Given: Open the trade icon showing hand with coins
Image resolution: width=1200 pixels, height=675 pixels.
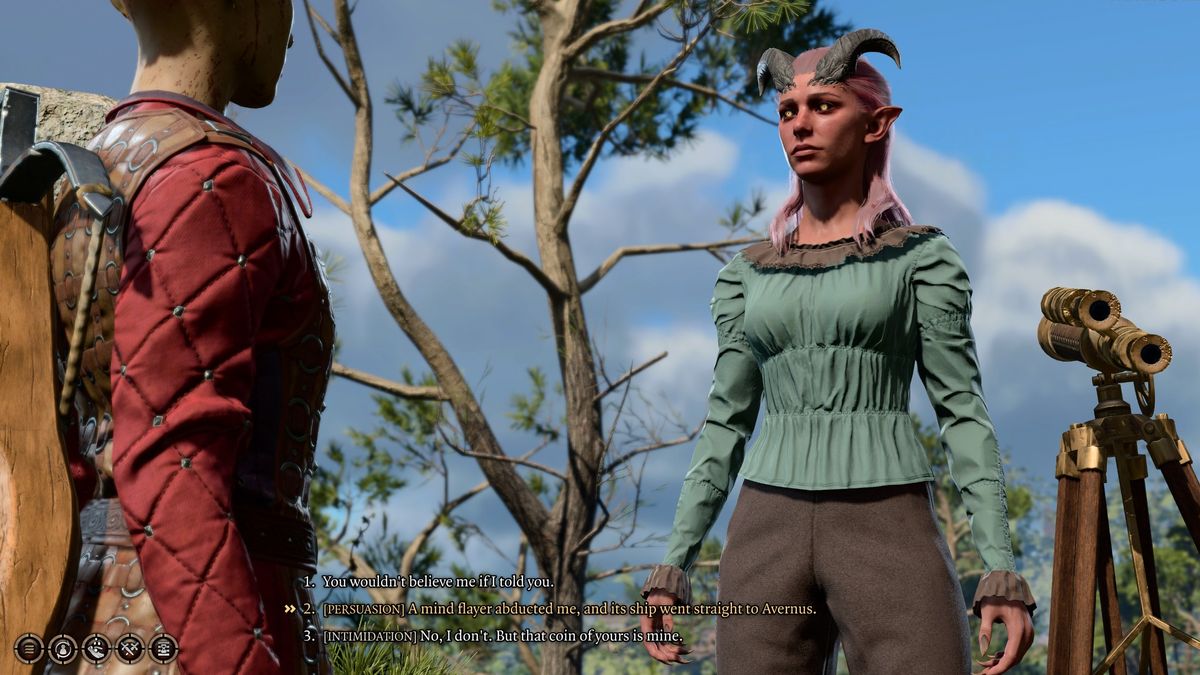Looking at the screenshot, I should (x=96, y=648).
